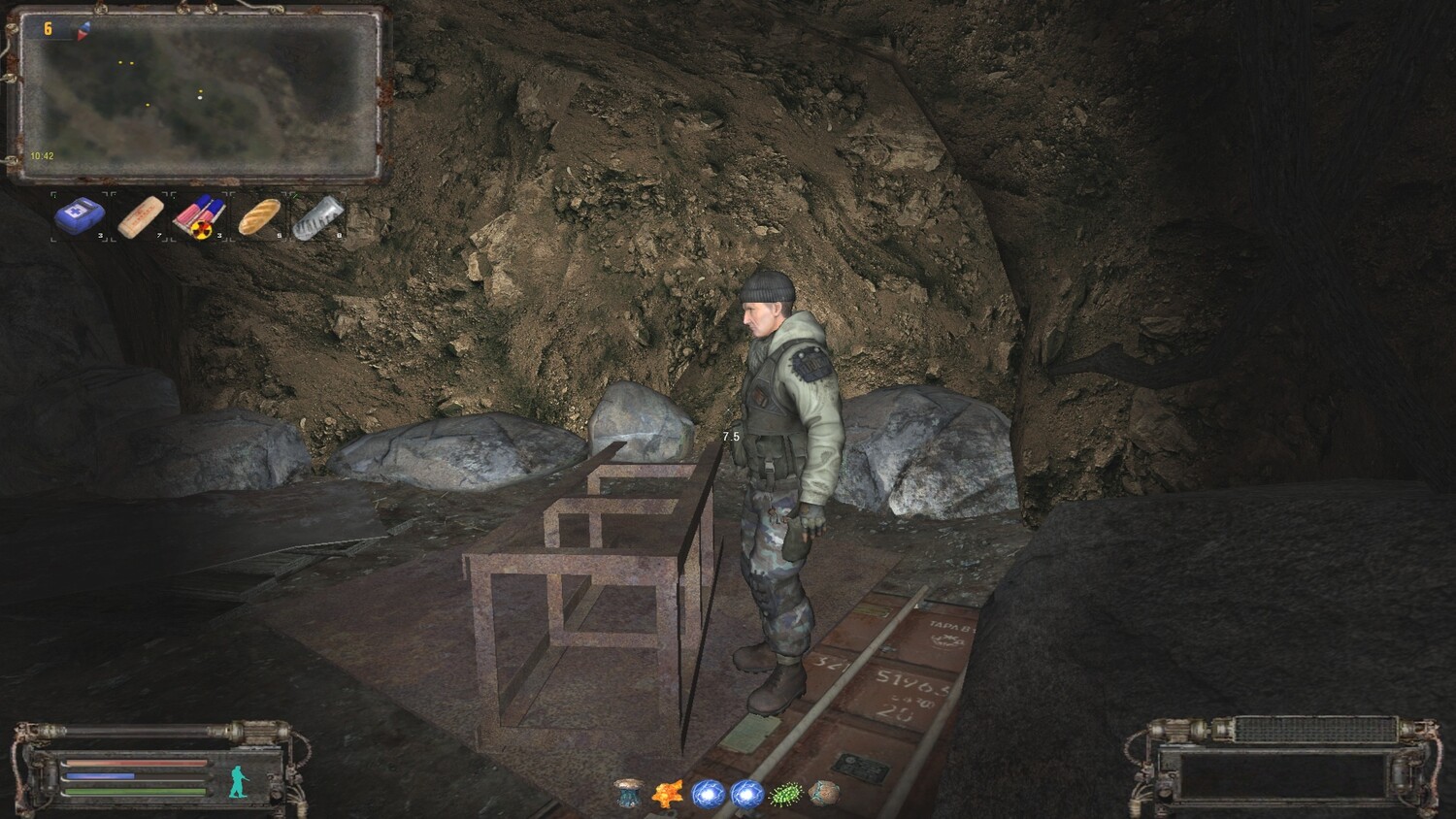Screen dimensions: 1456x819
Task: Select the bandage quick slot
Action: [141, 216]
